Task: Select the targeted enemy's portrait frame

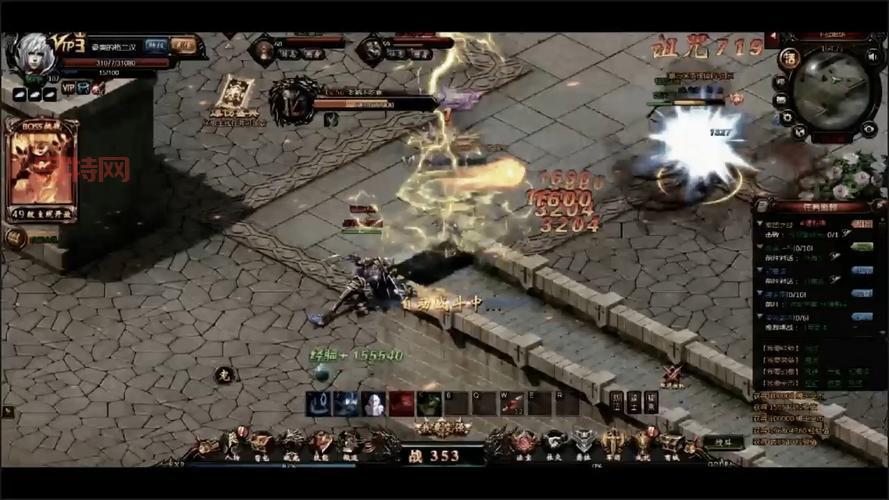Action: tap(291, 101)
